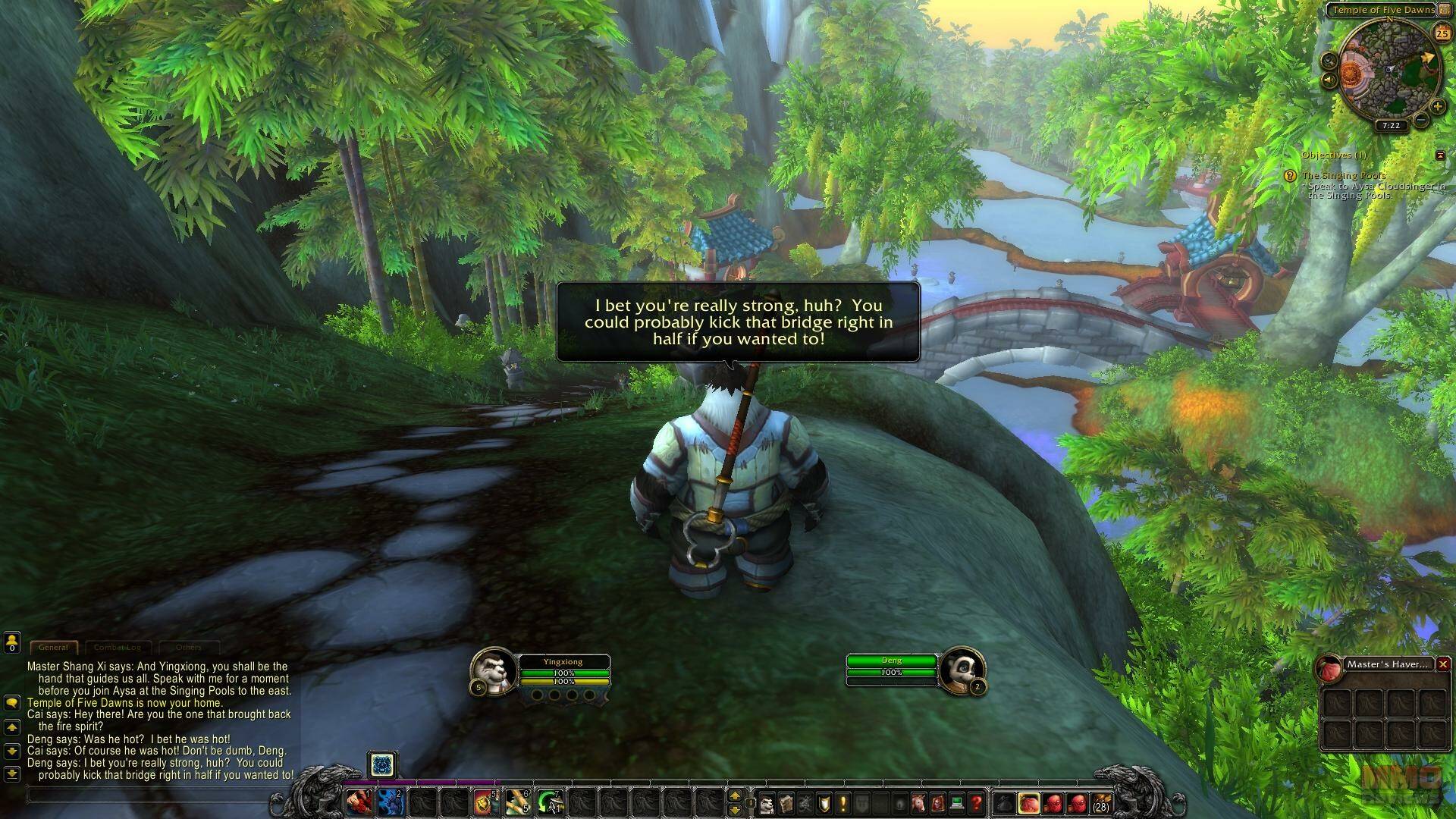Zoom in on the minimap
The image size is (1456, 819).
click(1437, 107)
